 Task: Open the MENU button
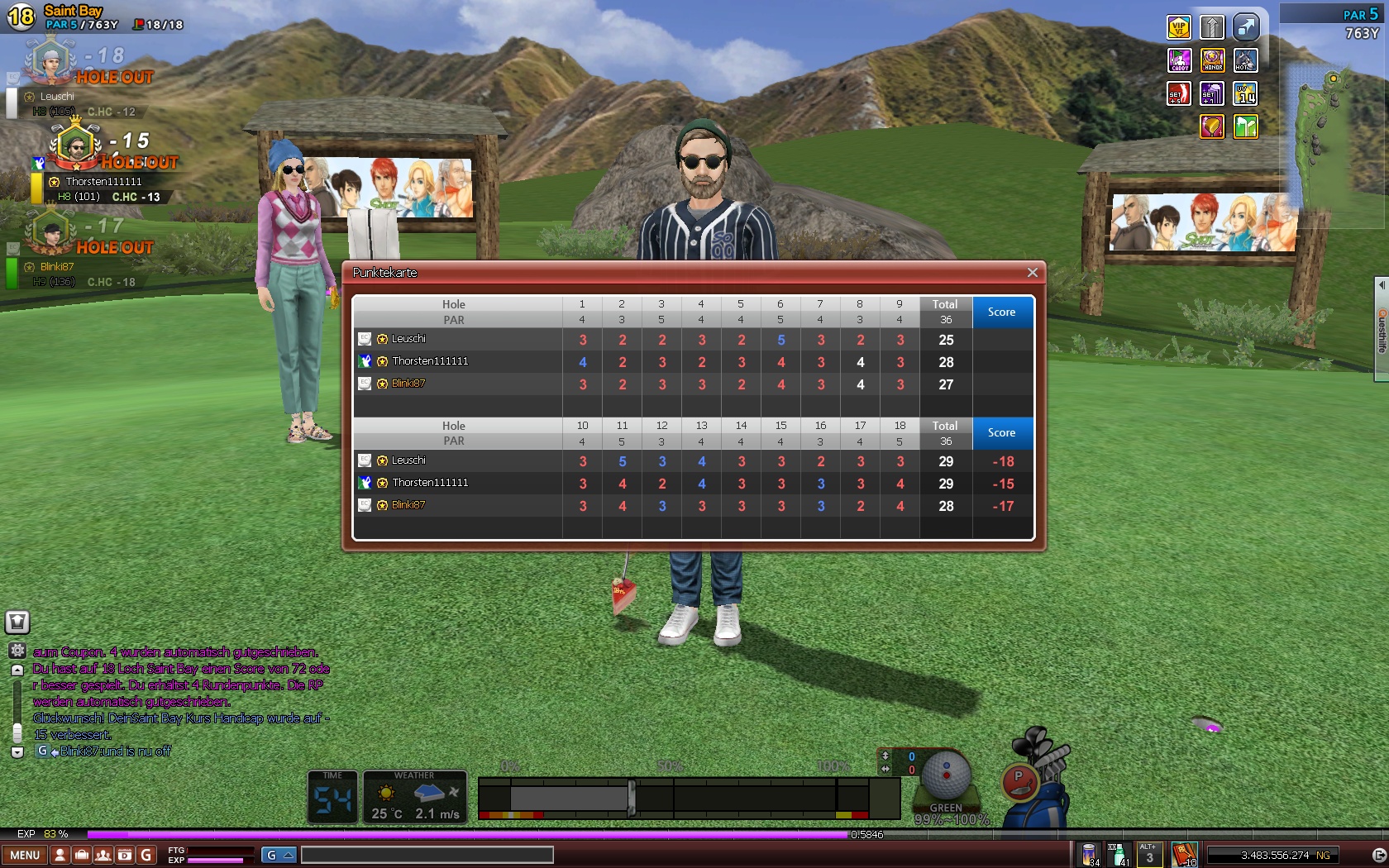pyautogui.click(x=25, y=856)
